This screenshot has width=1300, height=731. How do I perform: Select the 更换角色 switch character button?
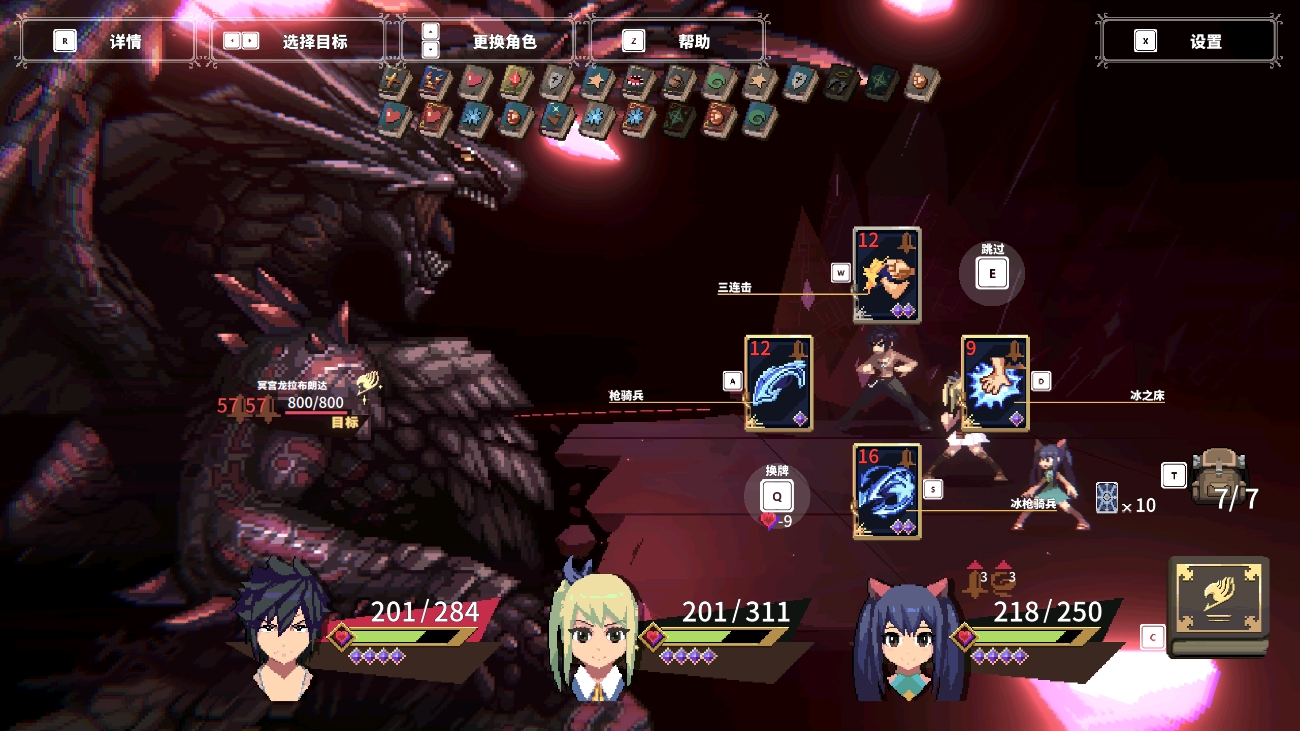click(488, 41)
